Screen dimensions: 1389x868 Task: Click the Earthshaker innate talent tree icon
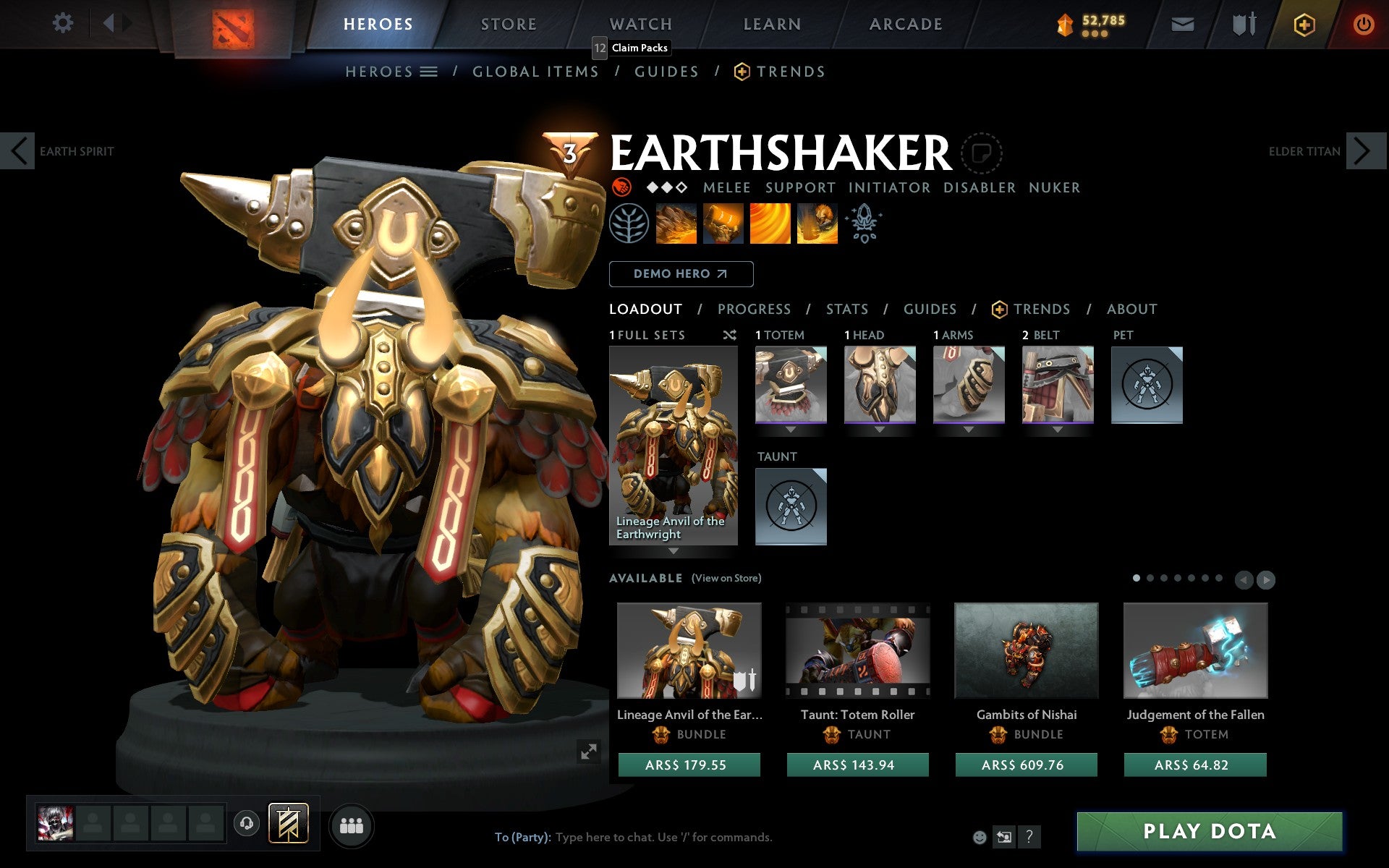pyautogui.click(x=629, y=224)
